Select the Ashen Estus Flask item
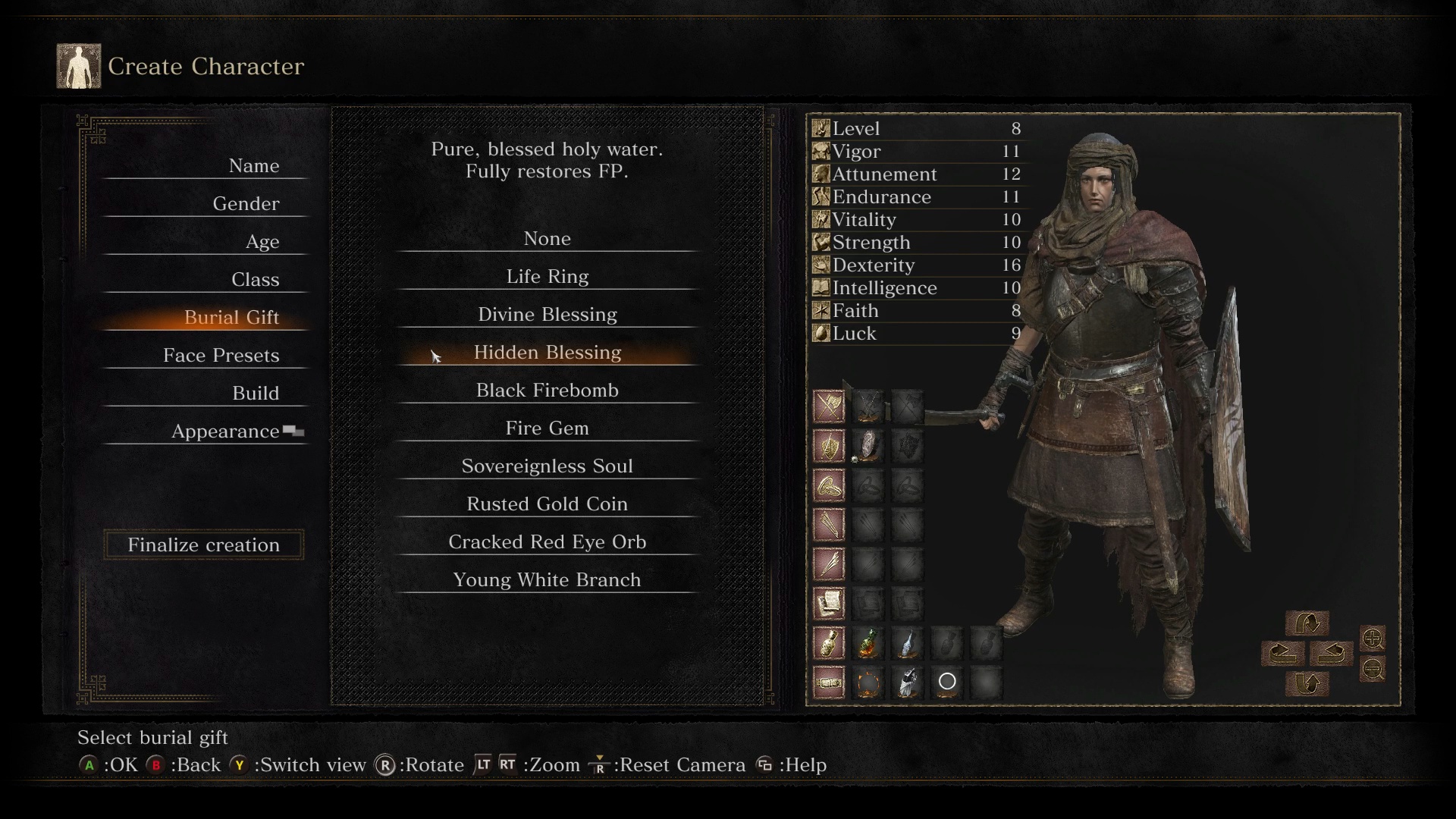This screenshot has height=819, width=1456. (908, 645)
